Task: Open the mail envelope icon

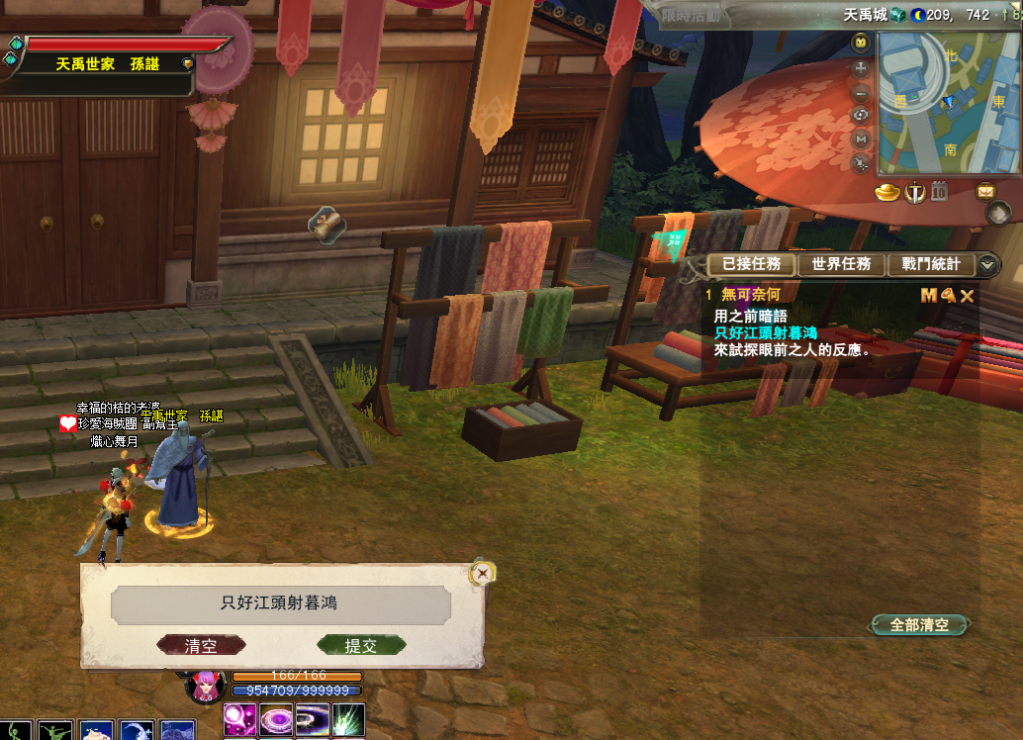Action: pos(986,191)
